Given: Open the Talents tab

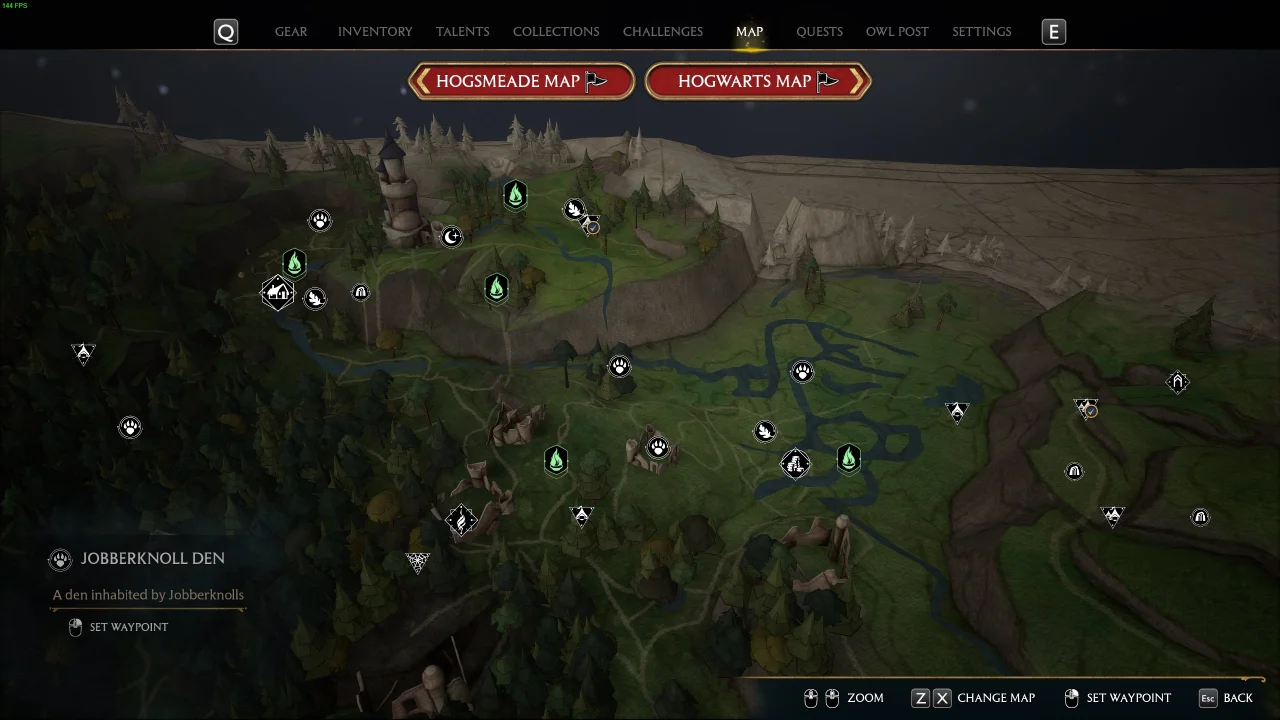Looking at the screenshot, I should [x=463, y=32].
